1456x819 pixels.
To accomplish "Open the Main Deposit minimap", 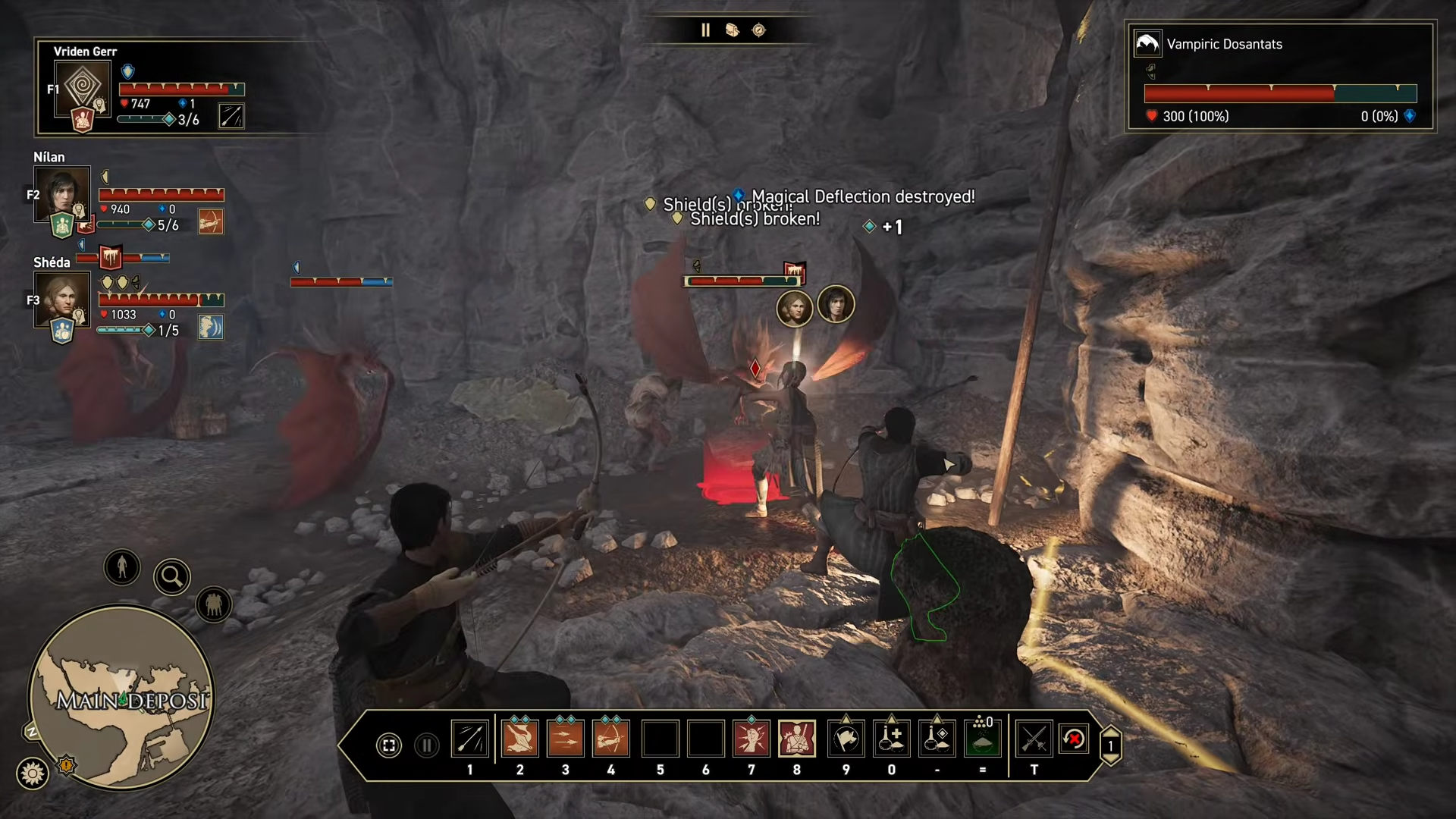I will [x=121, y=698].
